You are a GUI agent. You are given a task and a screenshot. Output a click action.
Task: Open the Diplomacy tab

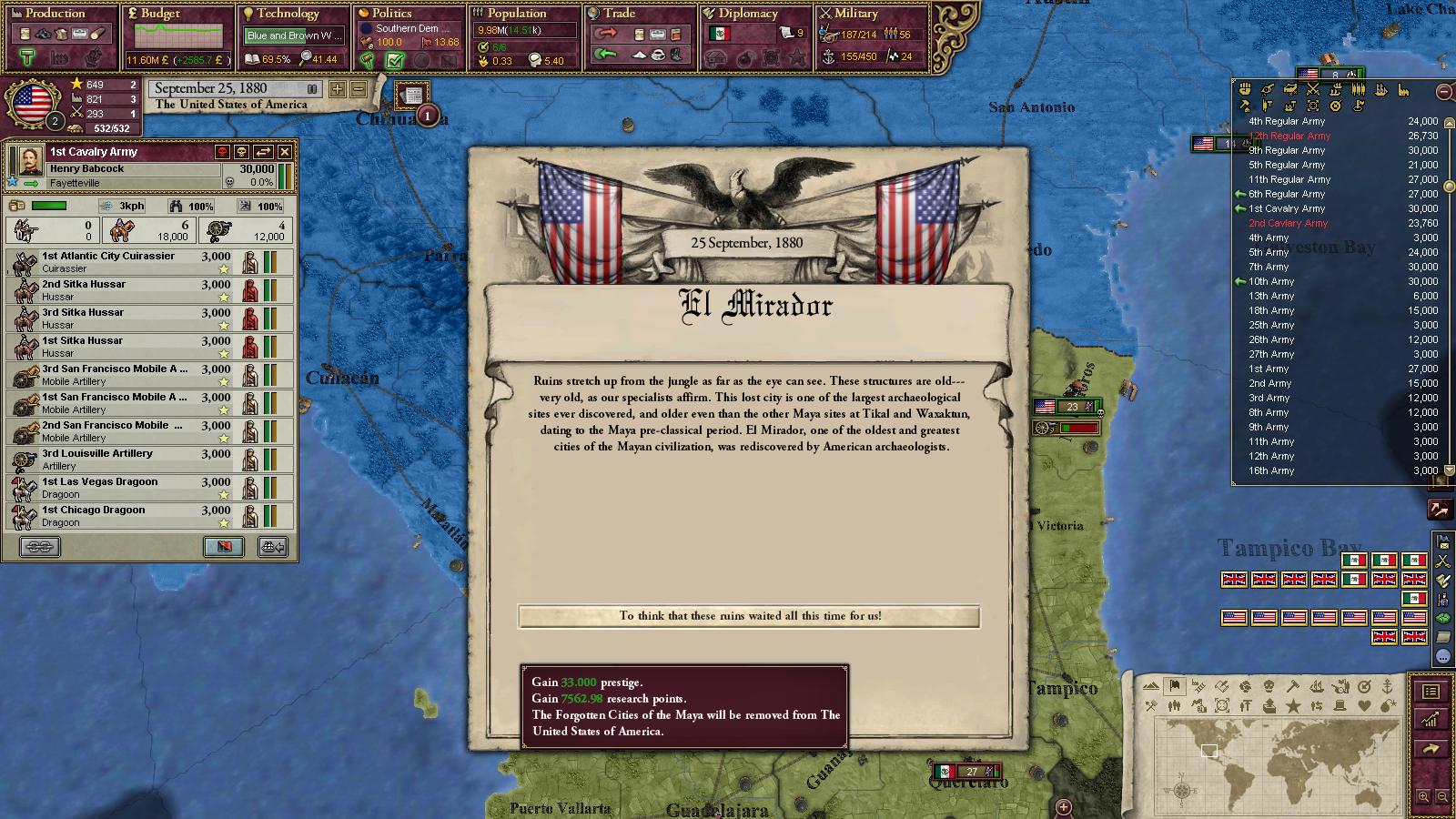pos(748,14)
